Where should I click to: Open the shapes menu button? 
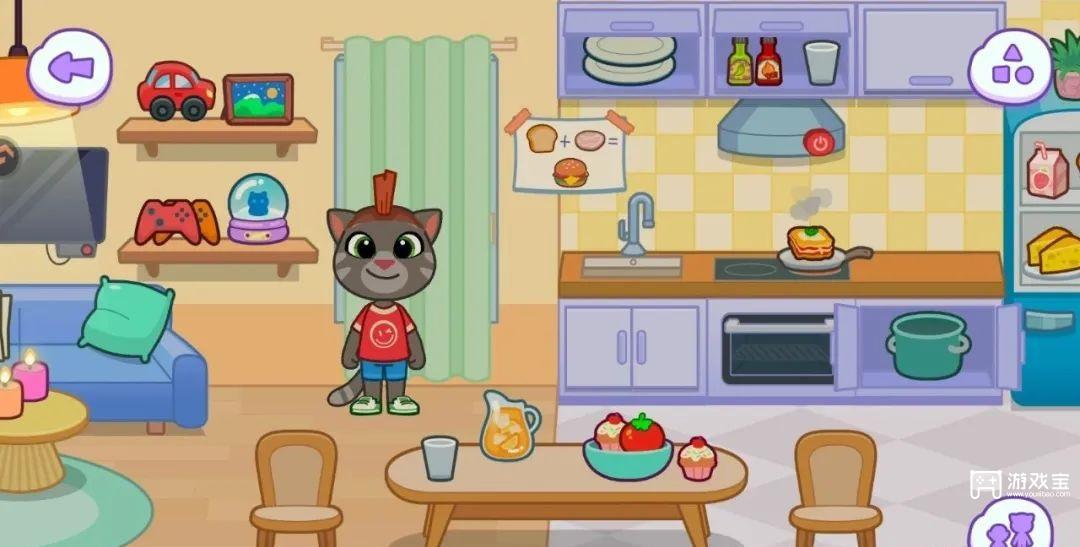pos(1010,66)
